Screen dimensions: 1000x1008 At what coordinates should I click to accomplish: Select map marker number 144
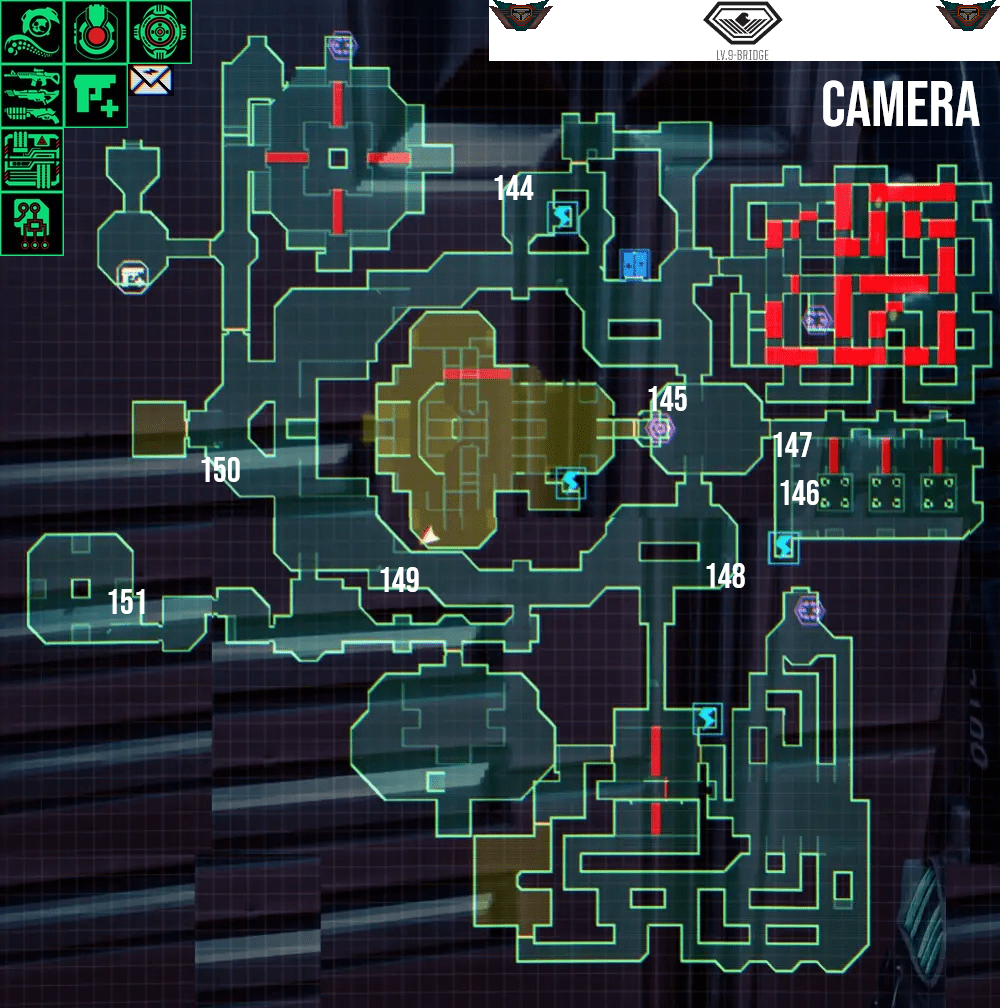pyautogui.click(x=514, y=188)
